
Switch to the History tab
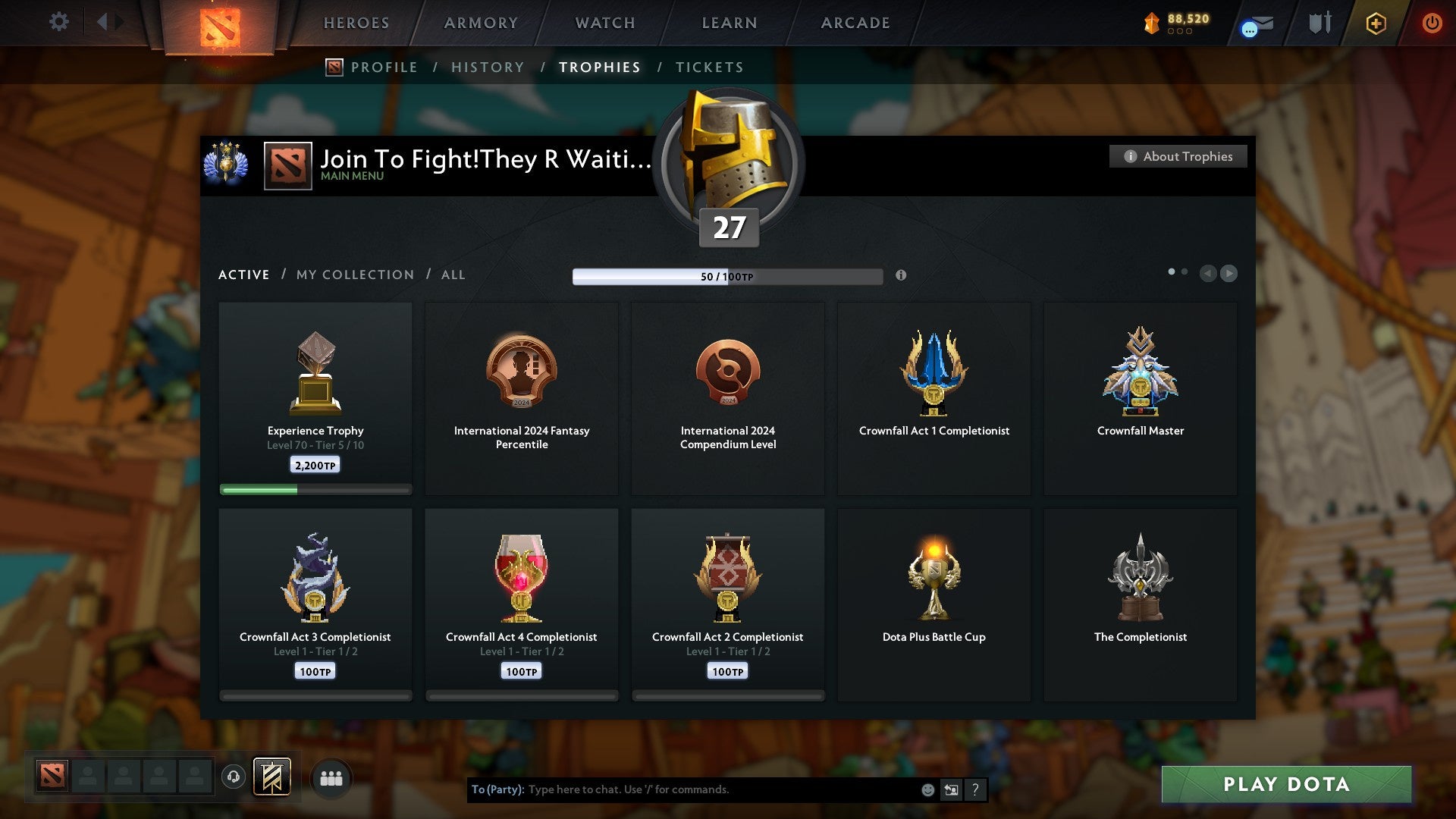pyautogui.click(x=487, y=67)
